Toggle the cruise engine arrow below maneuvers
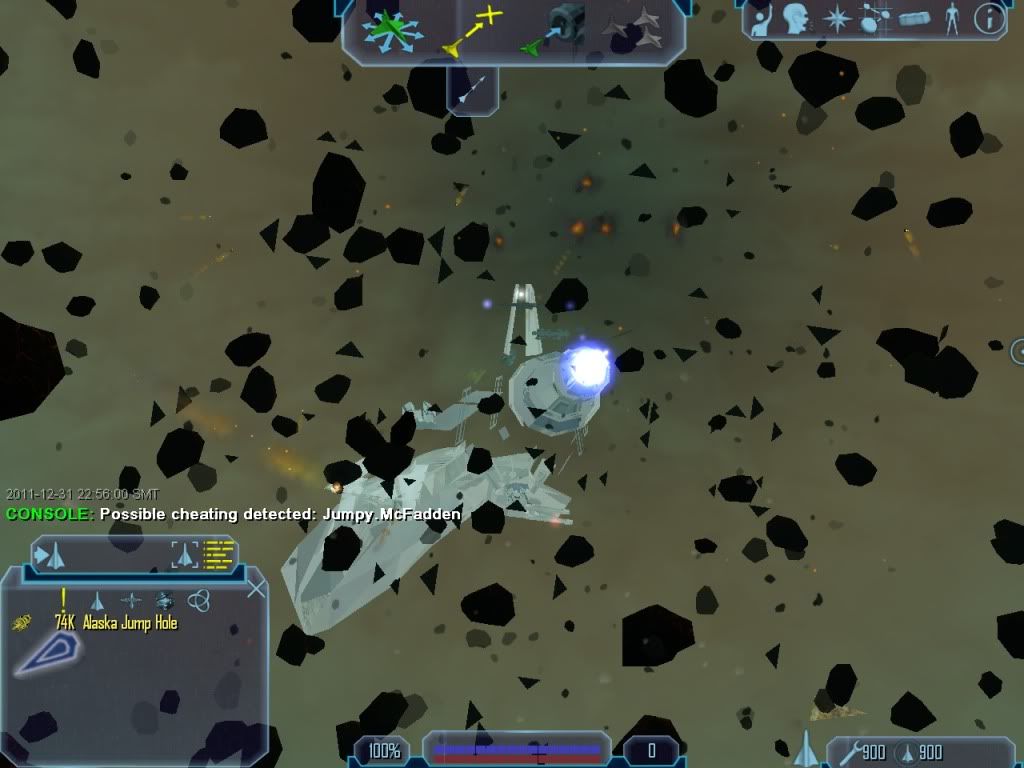Viewport: 1024px width, 768px height. click(x=472, y=90)
